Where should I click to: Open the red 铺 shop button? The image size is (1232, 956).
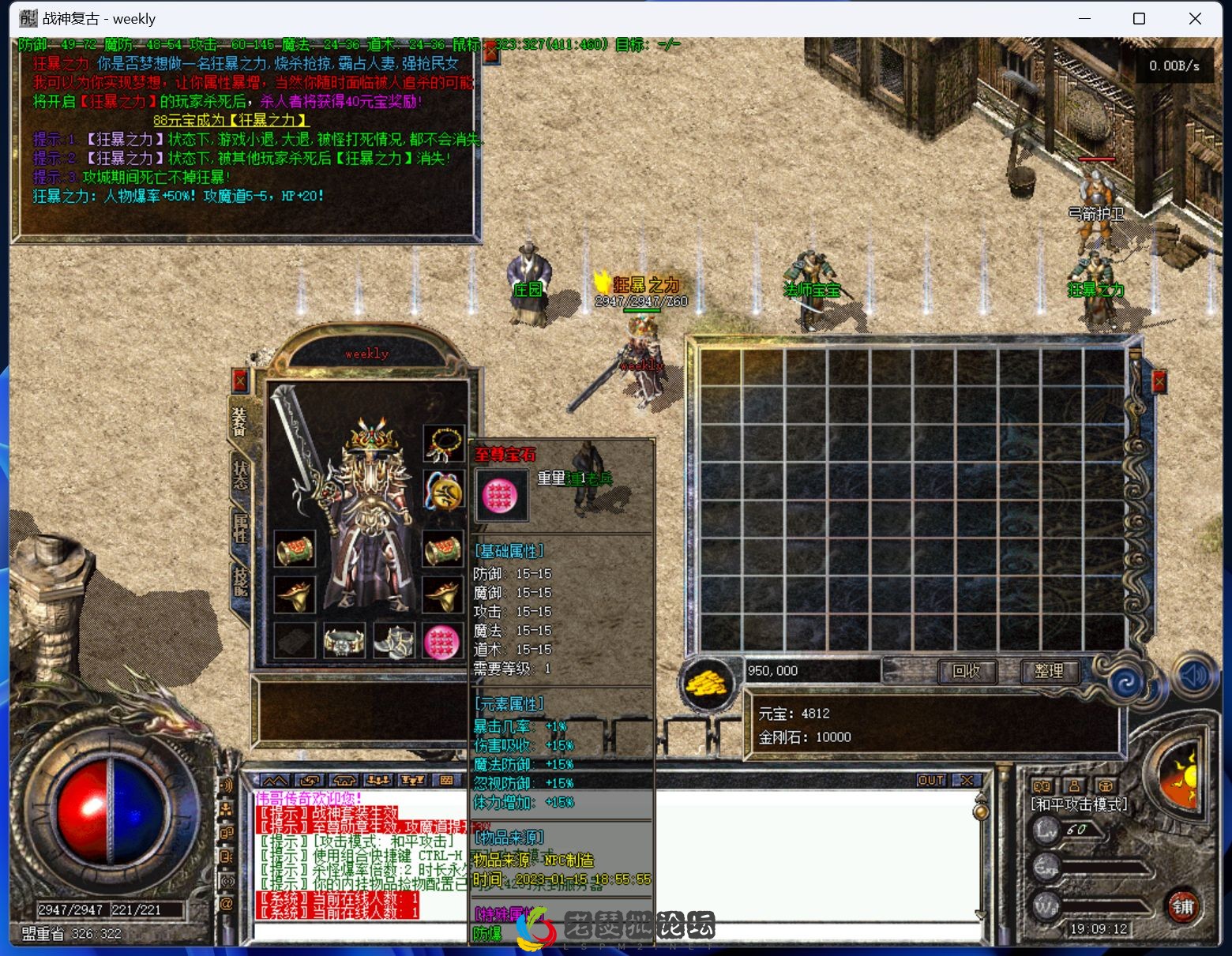pyautogui.click(x=1182, y=906)
